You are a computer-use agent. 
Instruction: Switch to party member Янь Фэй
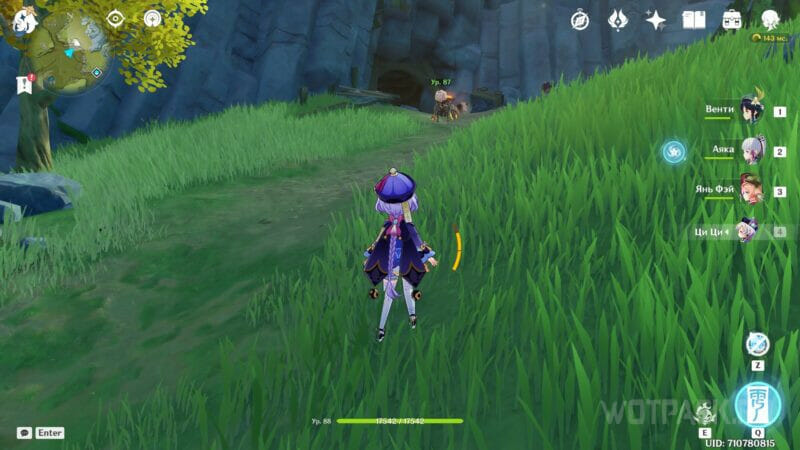coord(750,190)
